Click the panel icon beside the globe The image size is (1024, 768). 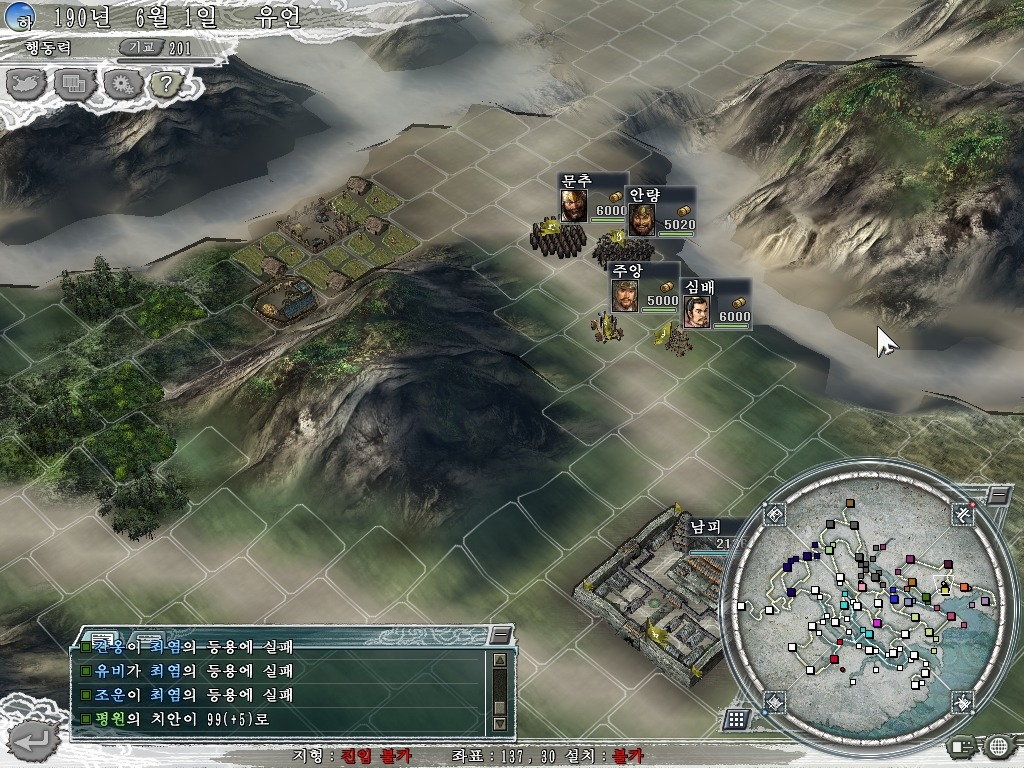962,746
